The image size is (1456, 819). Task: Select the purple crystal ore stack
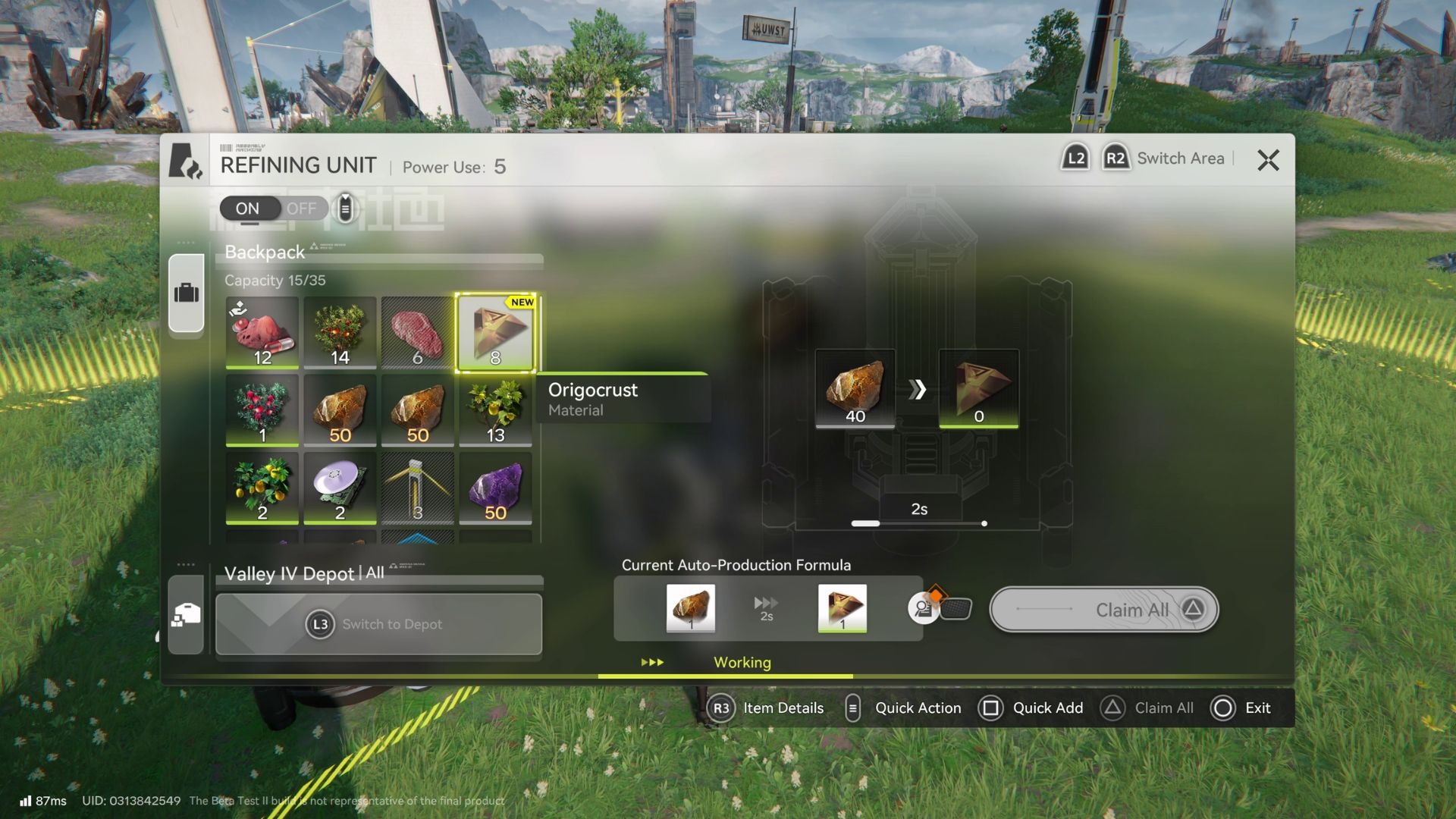pyautogui.click(x=495, y=488)
